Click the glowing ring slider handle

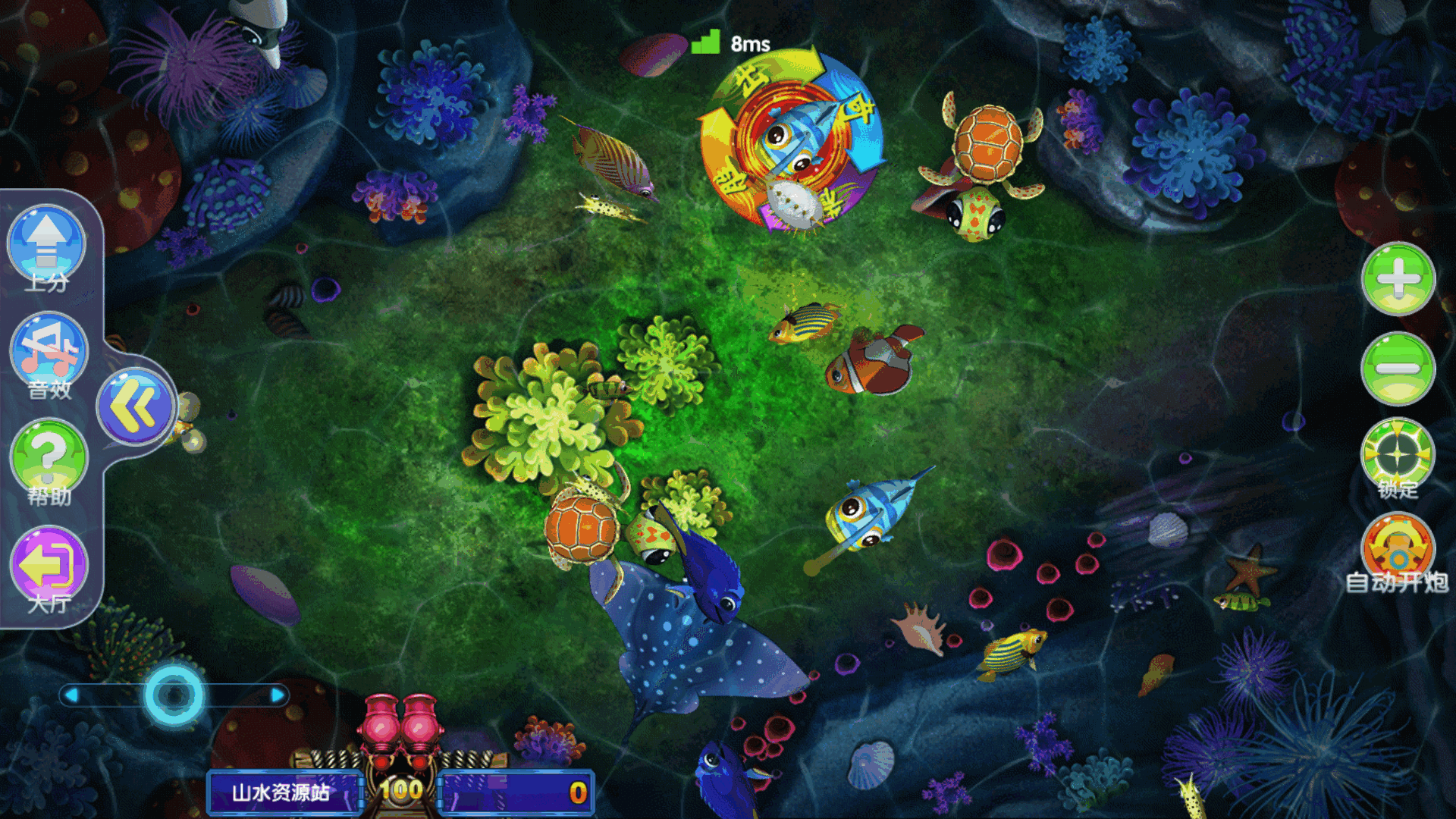174,695
